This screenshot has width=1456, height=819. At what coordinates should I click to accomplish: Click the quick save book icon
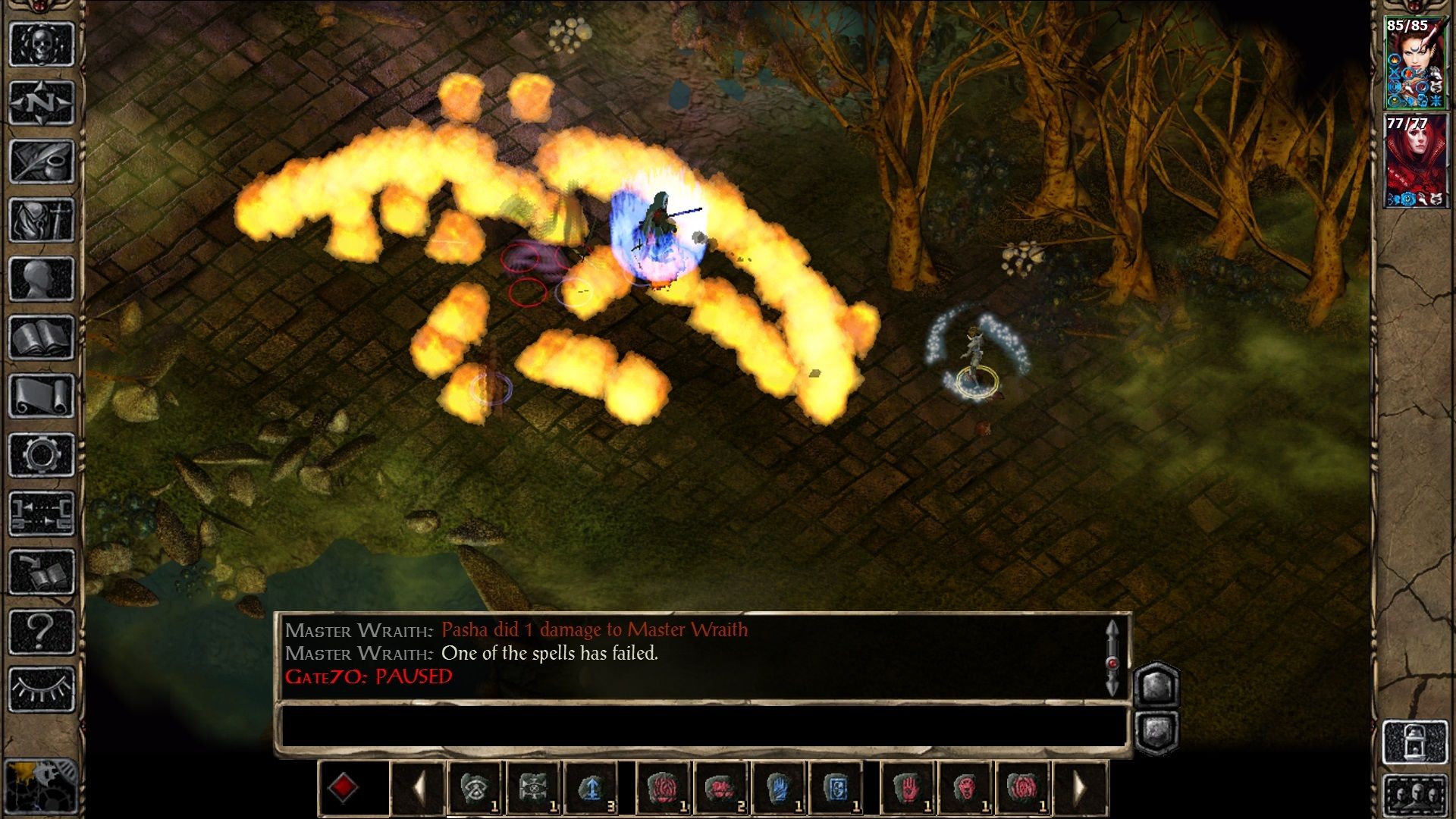42,573
